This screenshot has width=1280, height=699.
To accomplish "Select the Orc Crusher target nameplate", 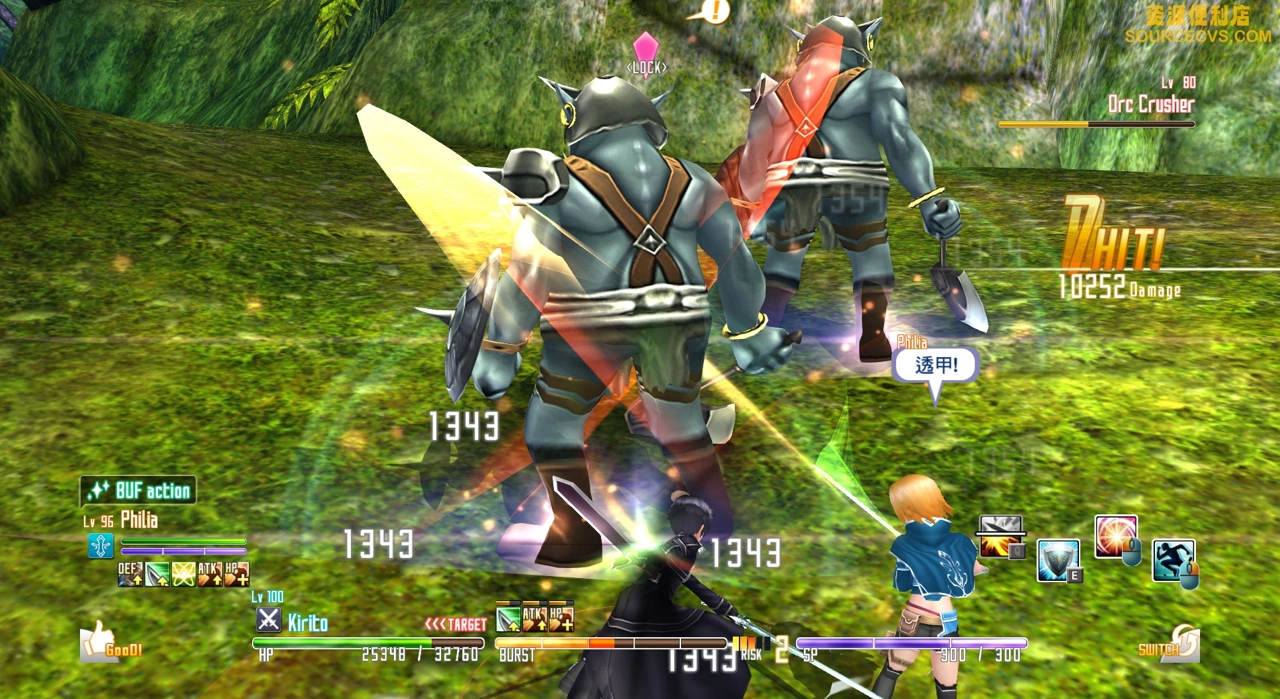I will (x=1151, y=104).
